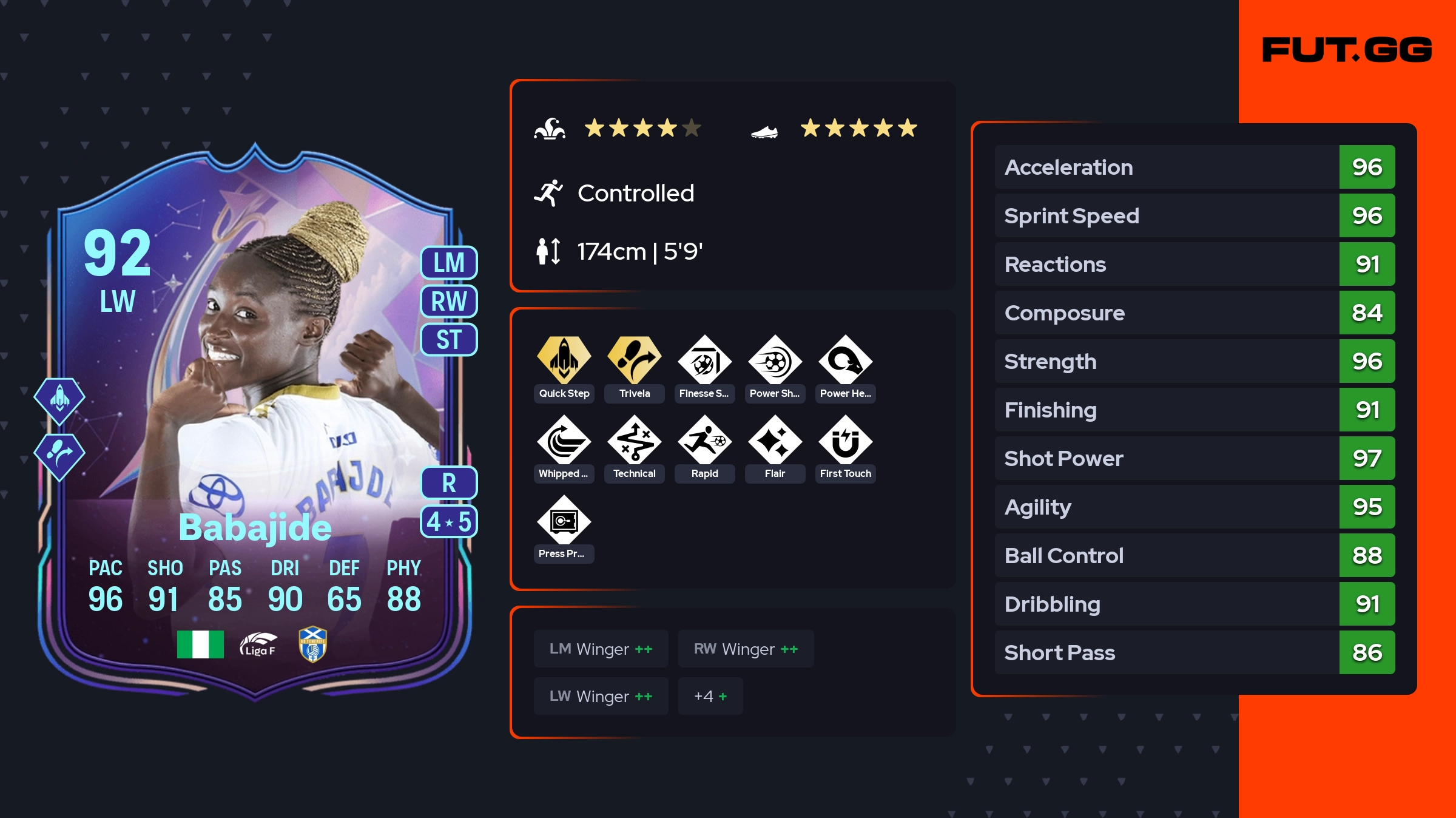The width and height of the screenshot is (1456, 818).
Task: Click the Flair playstyle icon
Action: click(x=775, y=441)
